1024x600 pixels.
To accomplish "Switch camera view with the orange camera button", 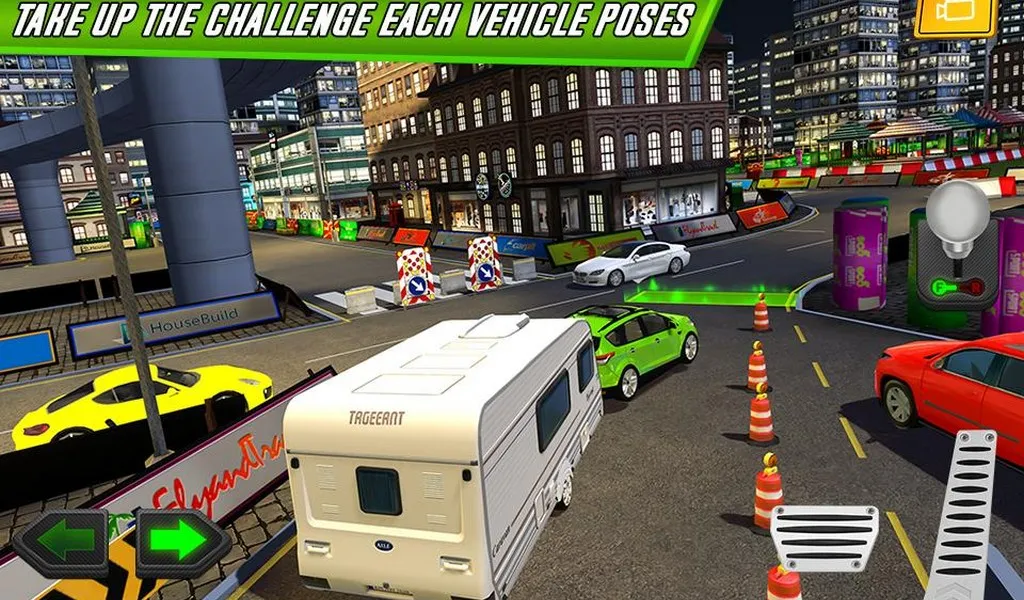I will [955, 18].
